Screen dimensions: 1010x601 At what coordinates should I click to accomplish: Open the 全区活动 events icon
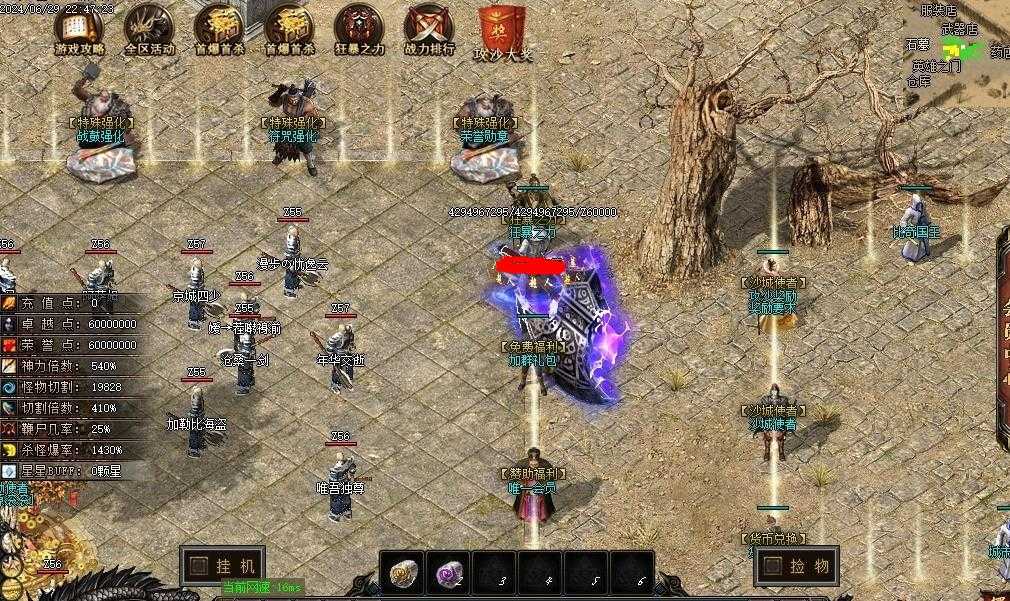tap(149, 28)
